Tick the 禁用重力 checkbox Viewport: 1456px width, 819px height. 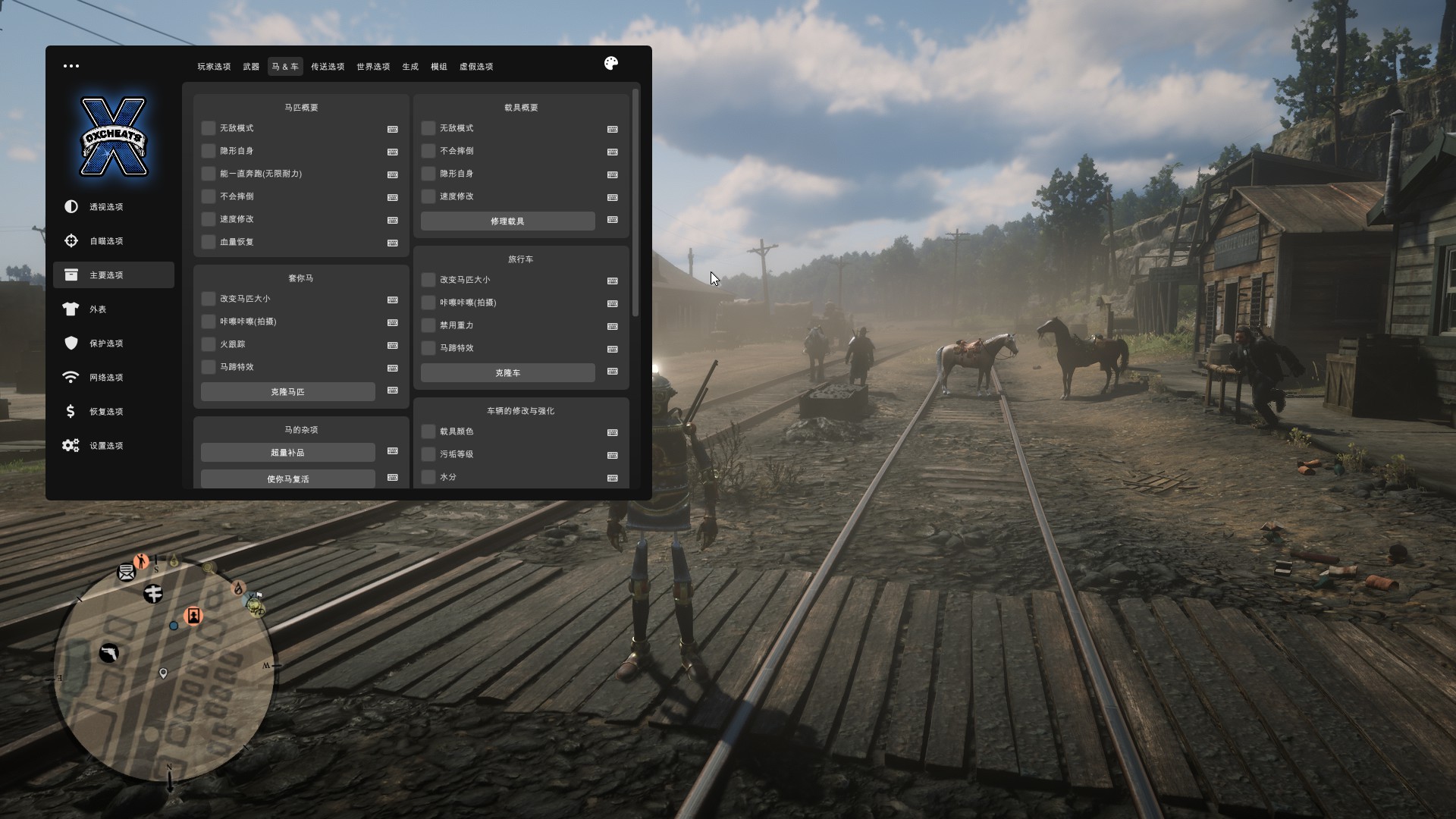428,325
